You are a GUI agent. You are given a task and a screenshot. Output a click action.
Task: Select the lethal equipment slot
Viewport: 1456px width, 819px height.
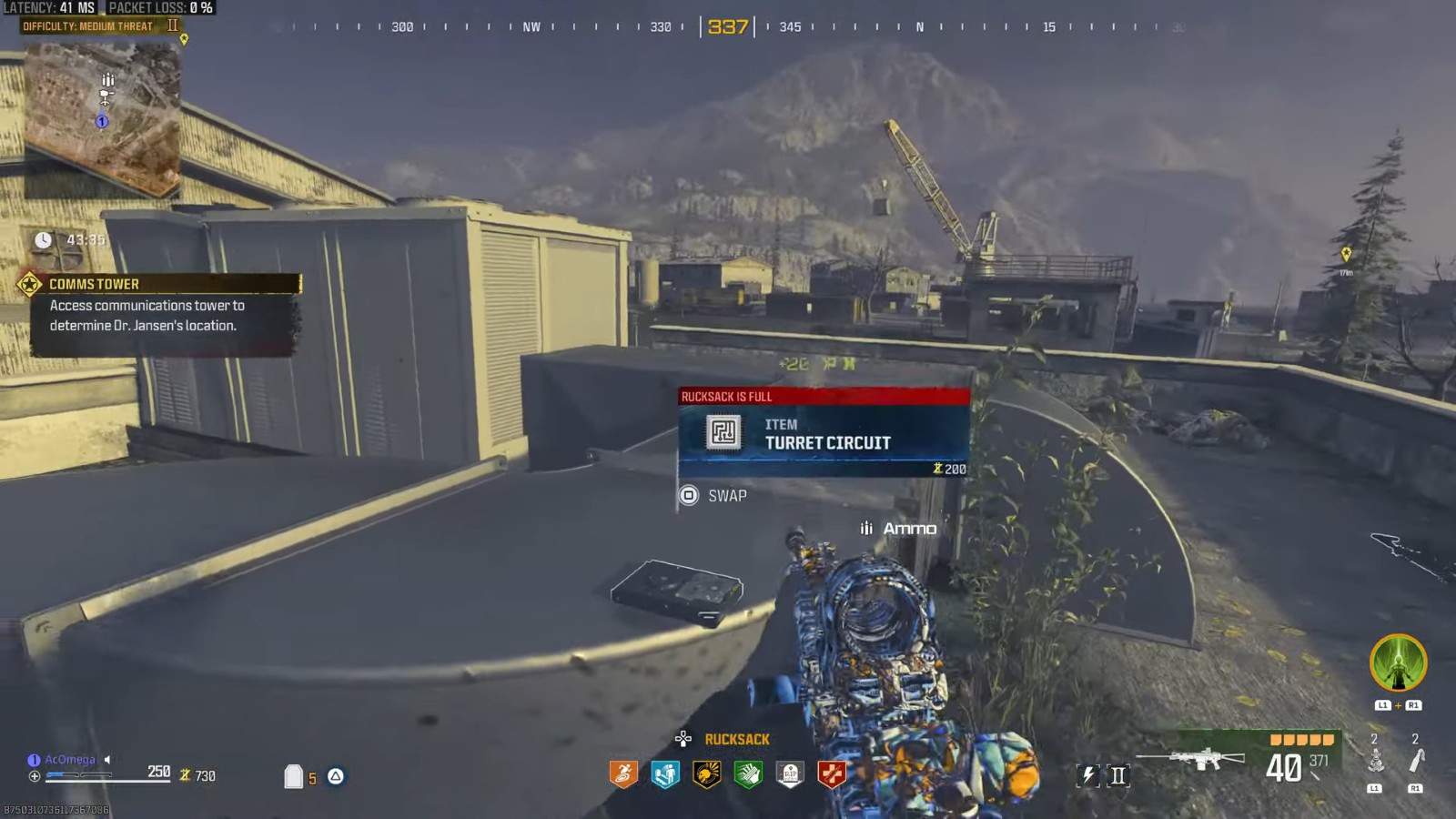[x=1416, y=760]
